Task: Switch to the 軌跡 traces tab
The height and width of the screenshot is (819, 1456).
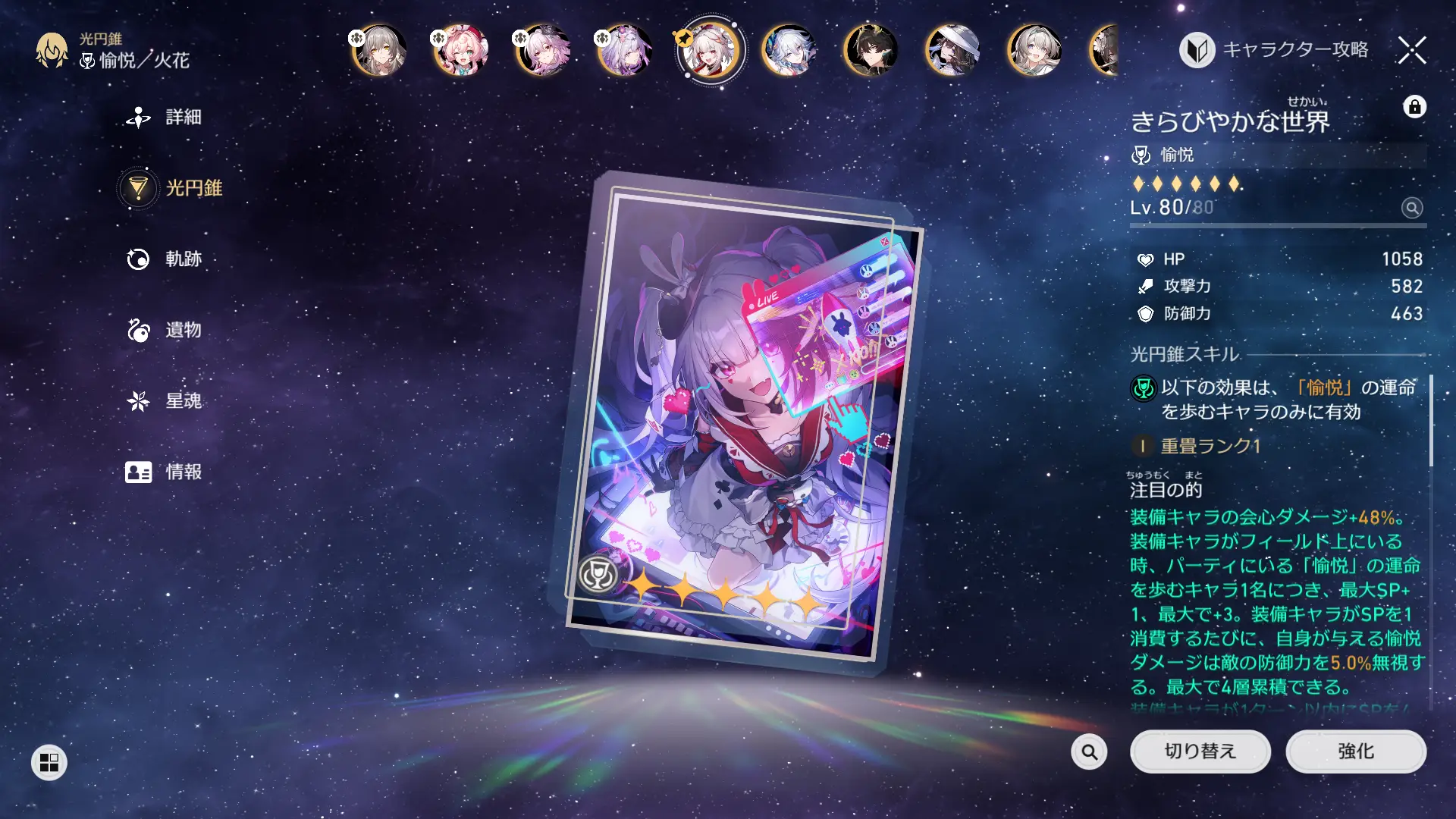Action: click(165, 259)
